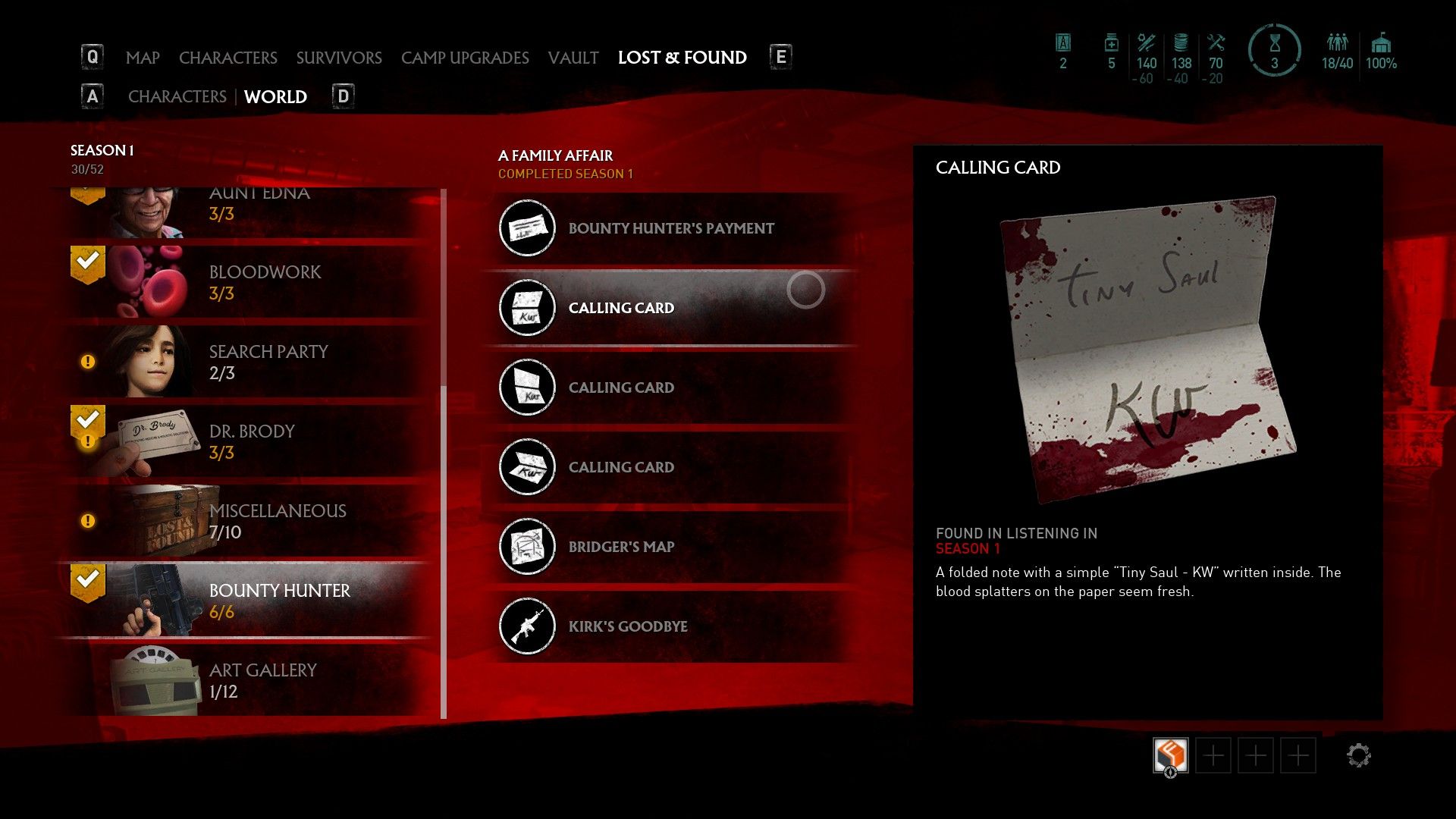Open the Map tab
Viewport: 1456px width, 819px height.
click(143, 58)
